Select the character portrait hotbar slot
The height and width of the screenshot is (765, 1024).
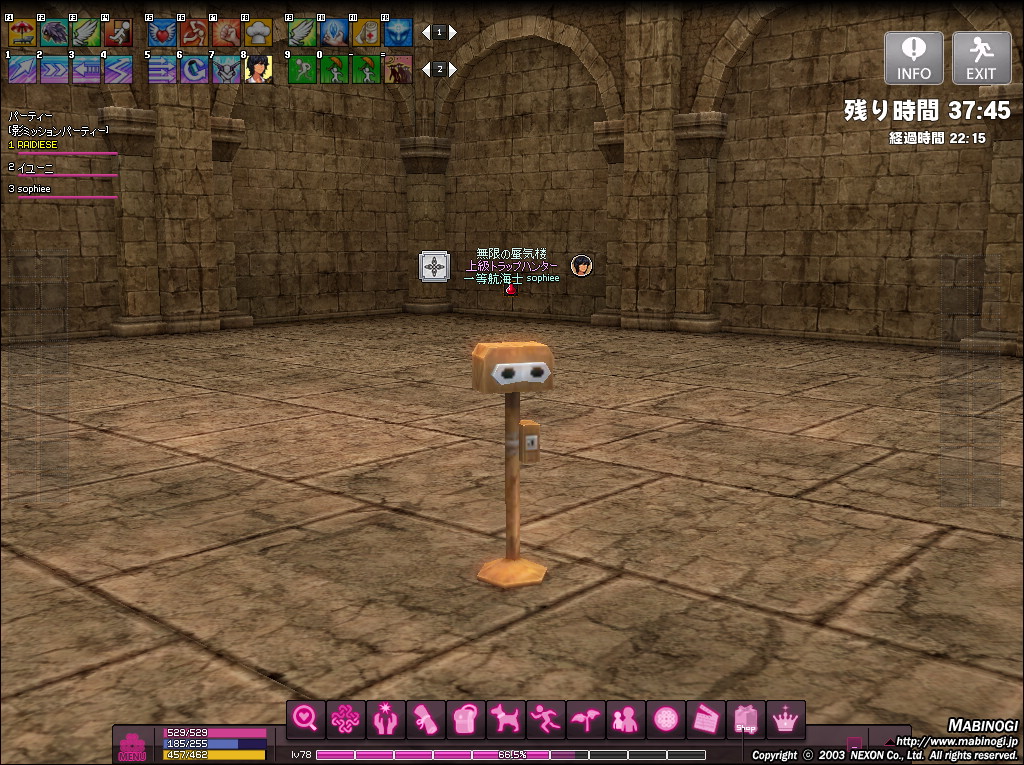[x=258, y=68]
